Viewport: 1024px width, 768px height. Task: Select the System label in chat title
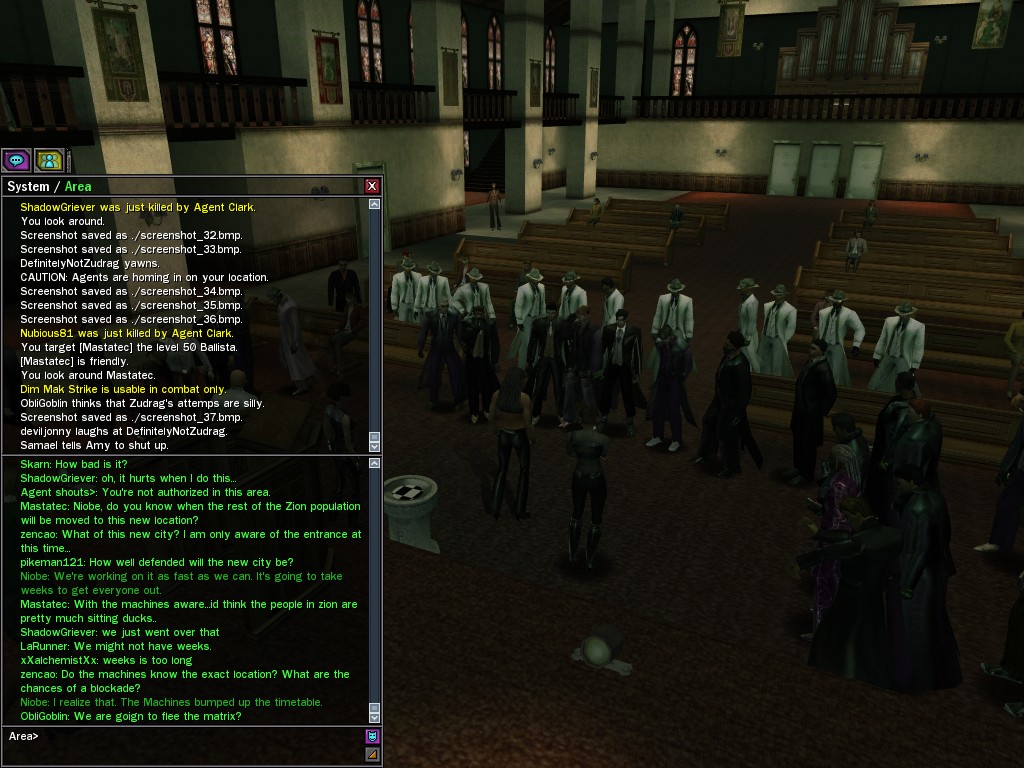coord(27,187)
